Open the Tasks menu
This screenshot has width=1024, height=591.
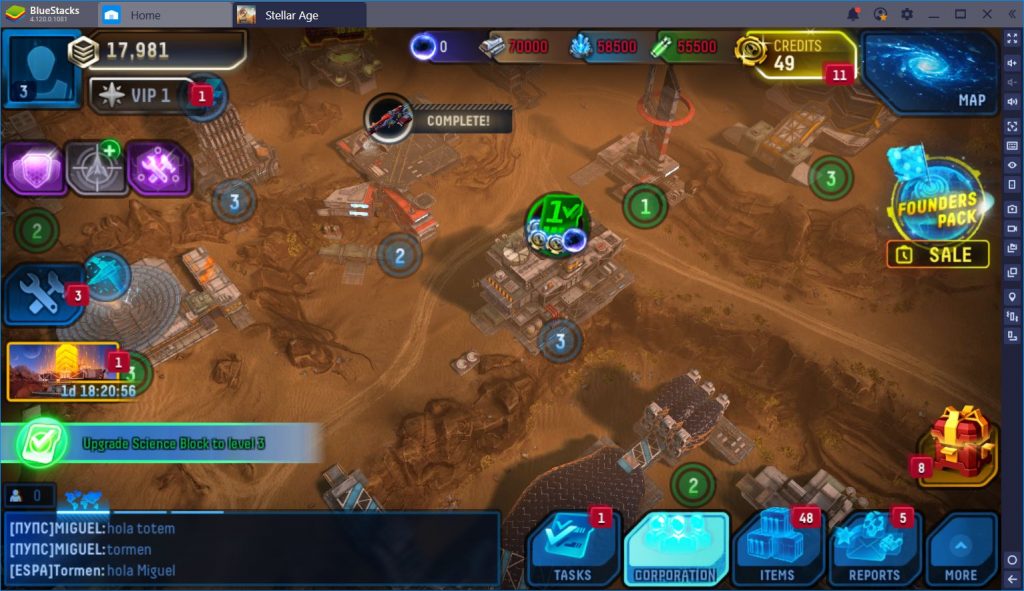coord(572,548)
